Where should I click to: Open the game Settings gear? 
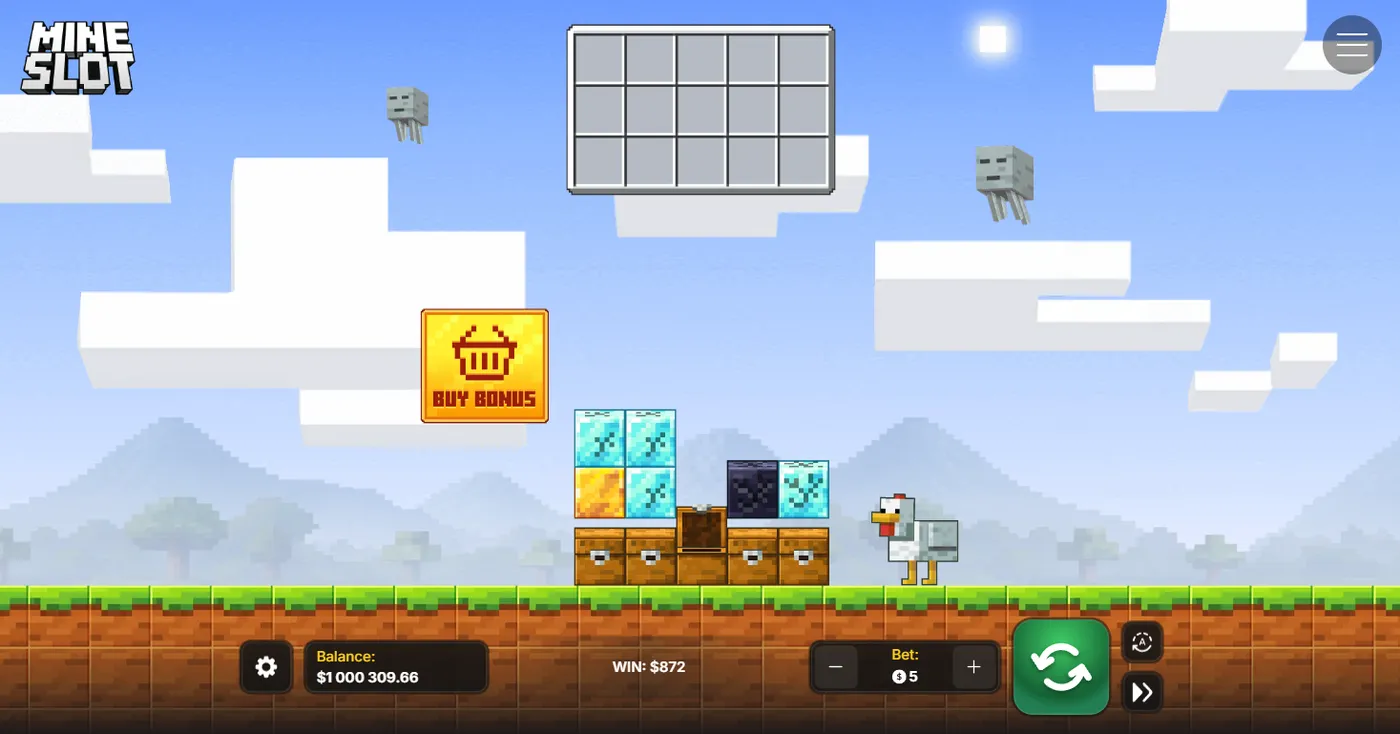(265, 667)
